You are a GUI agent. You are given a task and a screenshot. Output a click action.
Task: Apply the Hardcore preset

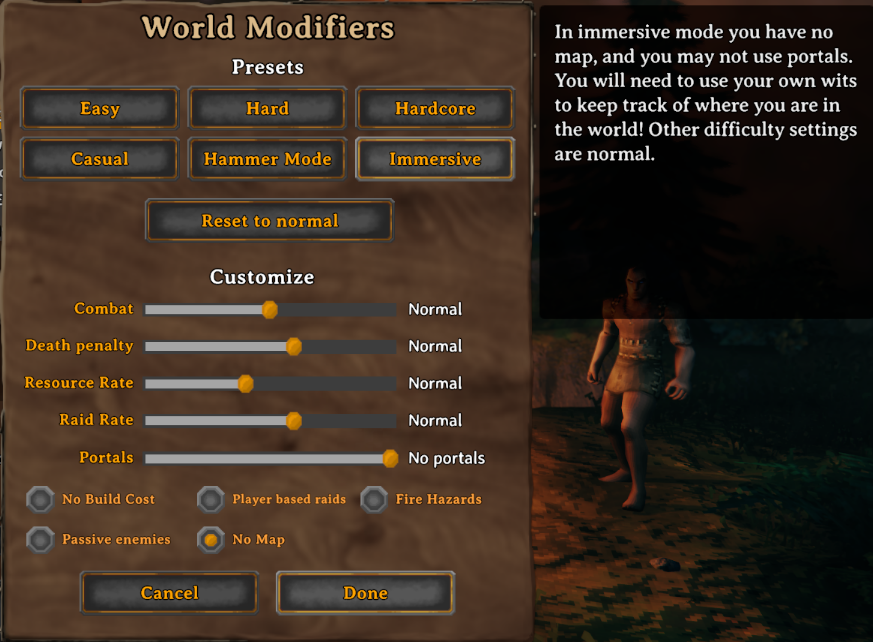[435, 108]
